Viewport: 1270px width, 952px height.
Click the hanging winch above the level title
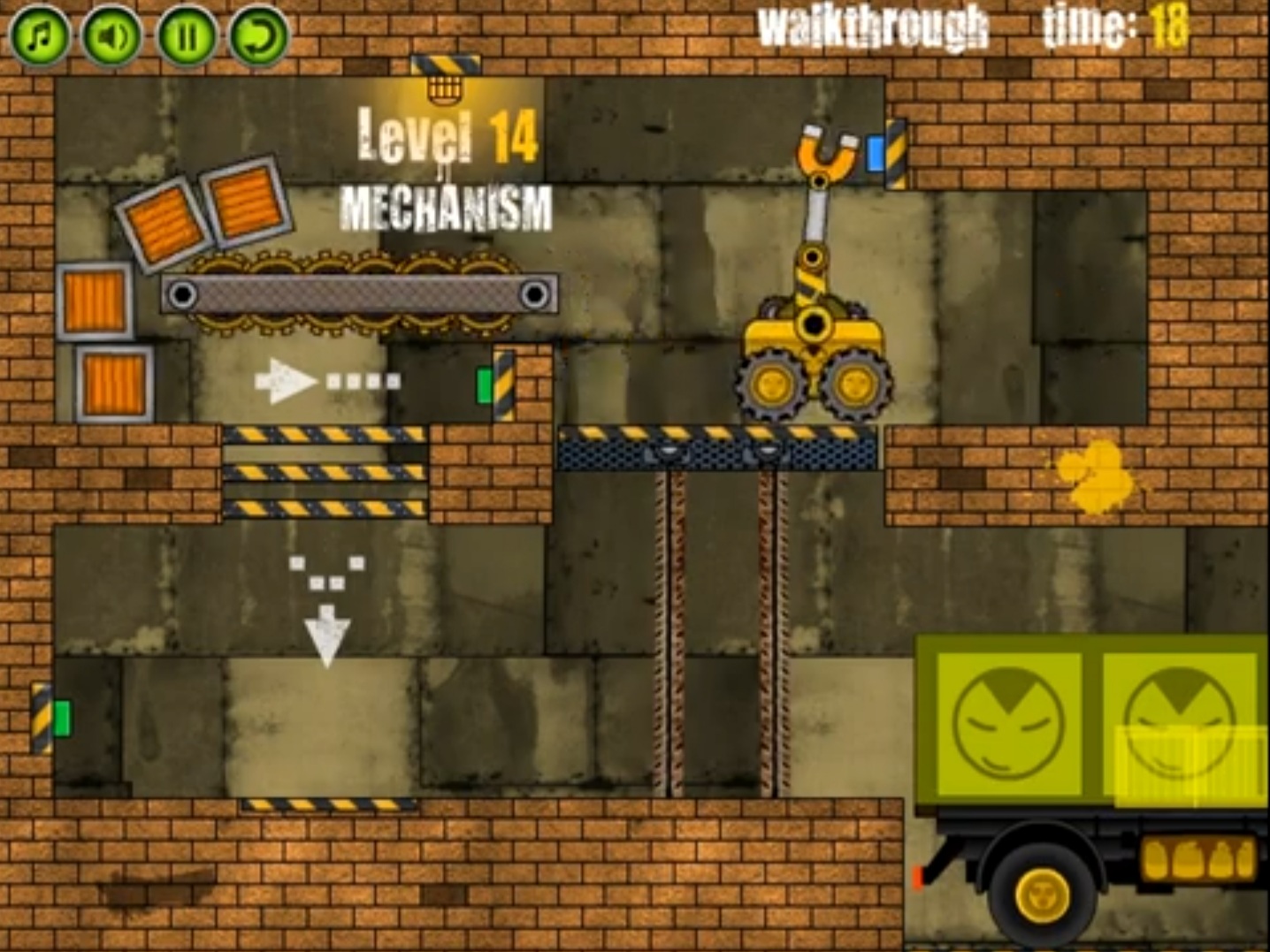tap(446, 88)
